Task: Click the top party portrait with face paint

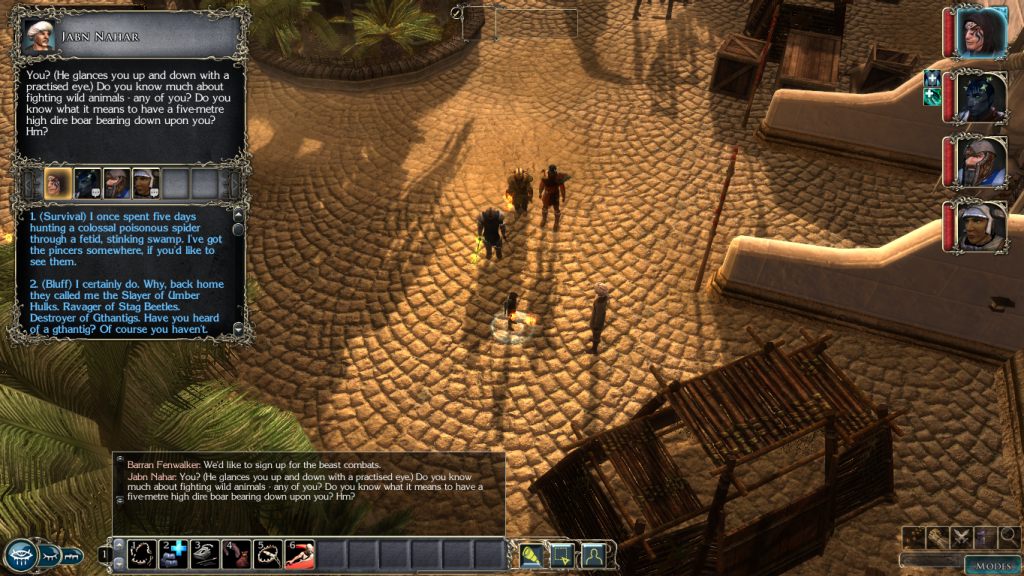Action: click(x=980, y=32)
